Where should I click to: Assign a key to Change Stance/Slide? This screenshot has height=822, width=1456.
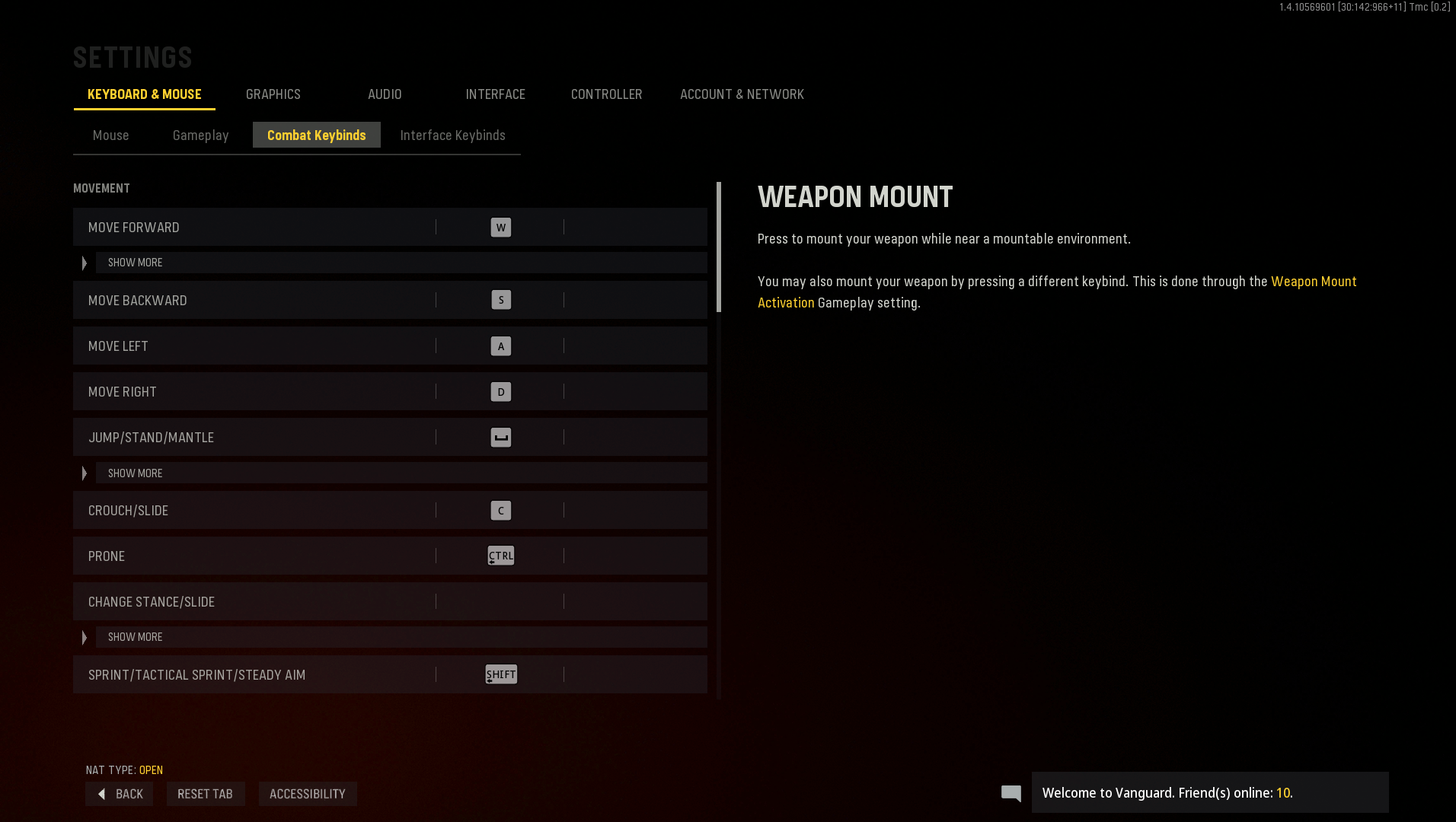(x=500, y=601)
